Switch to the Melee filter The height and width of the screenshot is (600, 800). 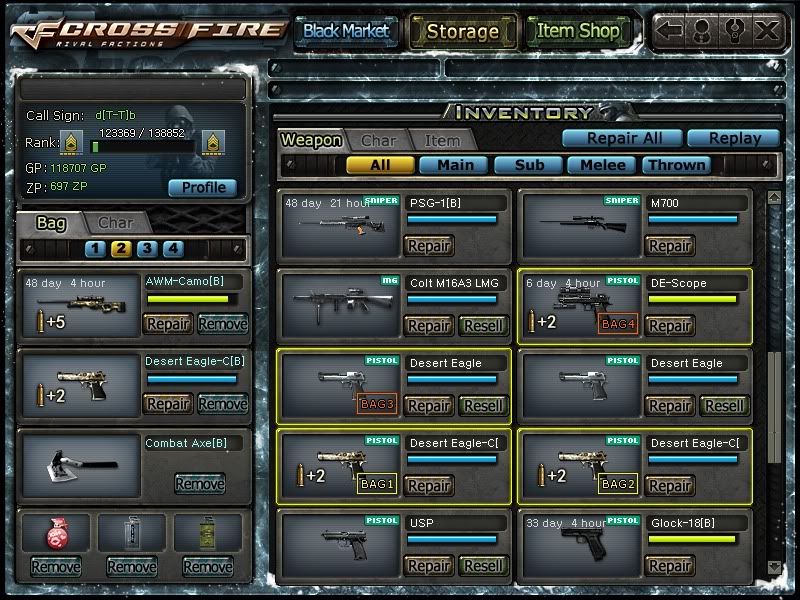point(603,165)
